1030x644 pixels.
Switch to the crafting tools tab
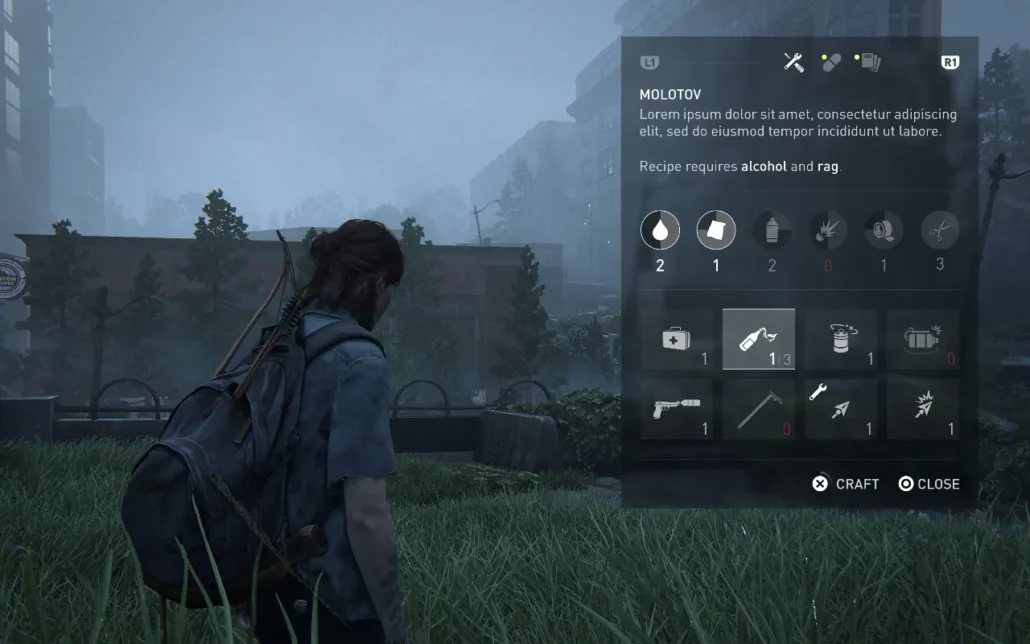point(794,62)
